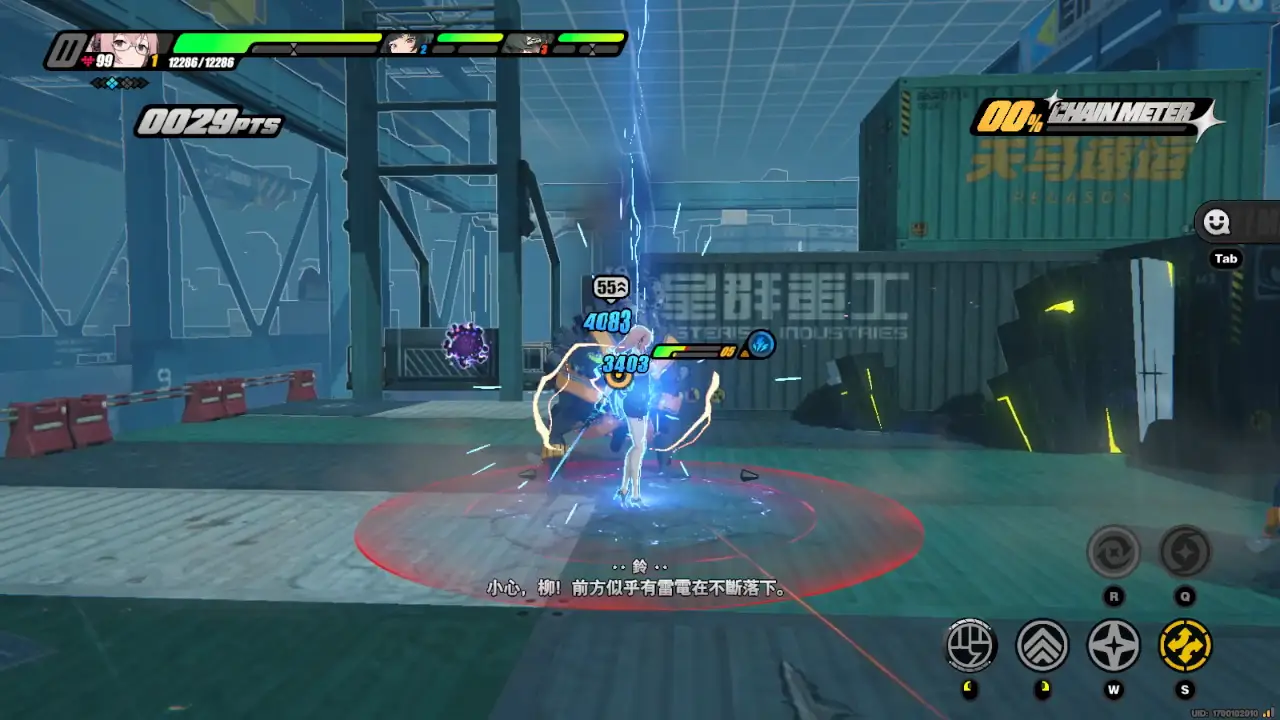
Task: Activate the greyed-out ultimate swirl icon
Action: tap(1185, 551)
